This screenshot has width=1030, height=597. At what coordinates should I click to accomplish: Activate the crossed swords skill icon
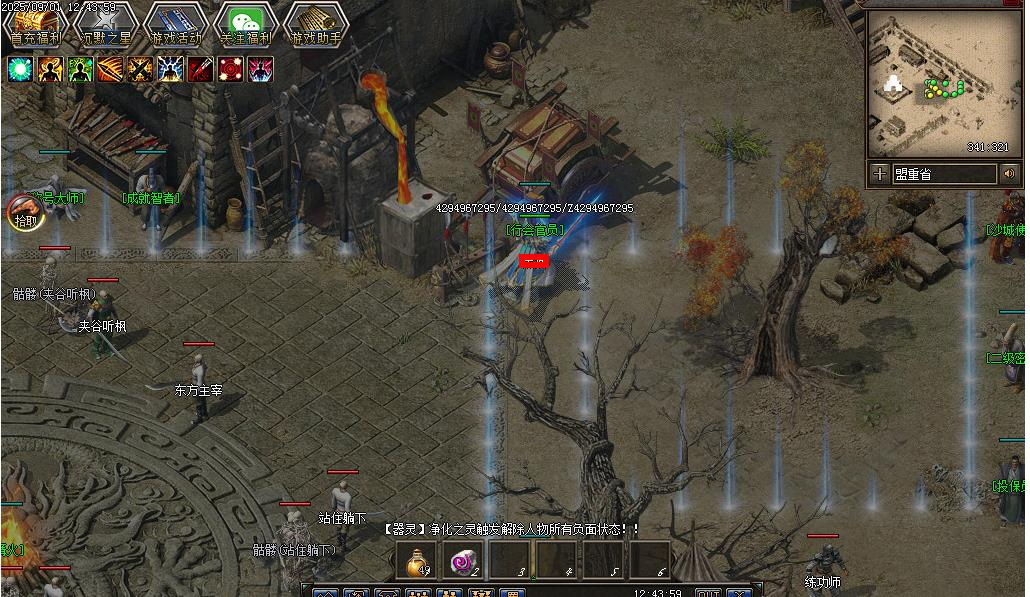point(140,69)
